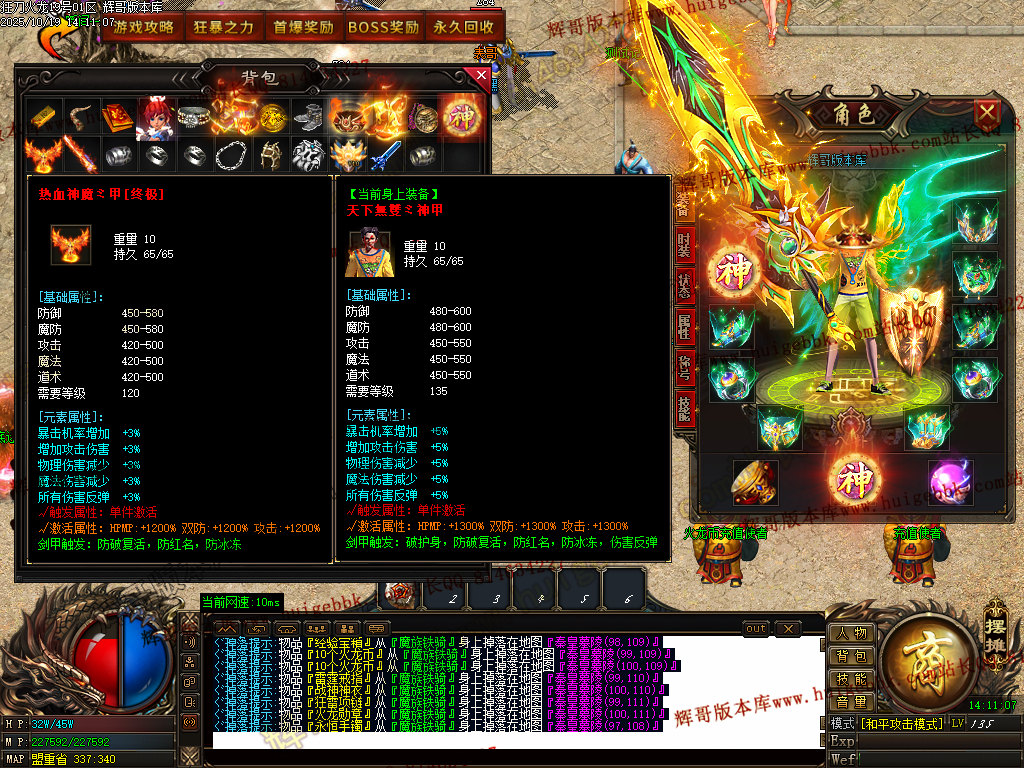Open the 称号 title tab
1024x768 pixels.
(684, 365)
